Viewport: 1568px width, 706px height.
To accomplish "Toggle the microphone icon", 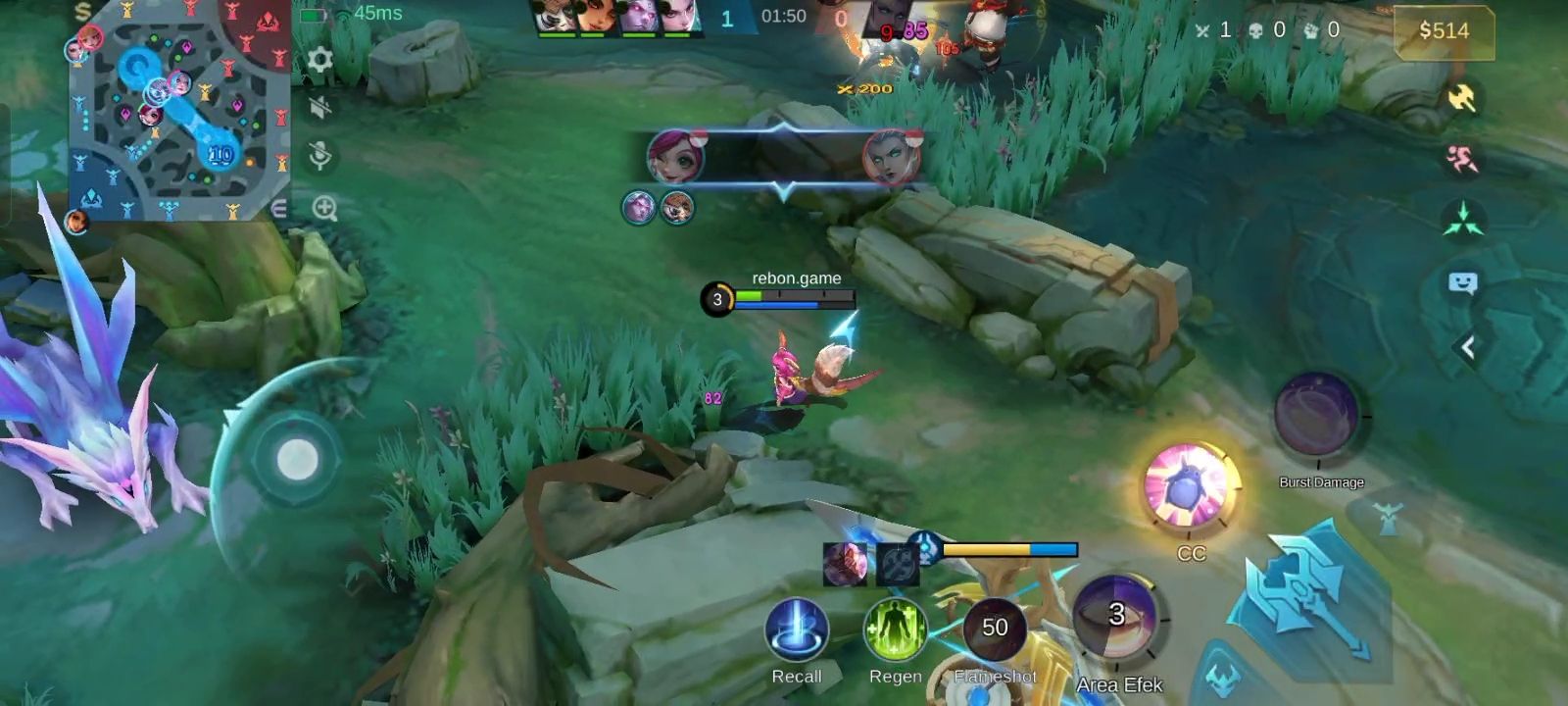I will click(x=319, y=155).
